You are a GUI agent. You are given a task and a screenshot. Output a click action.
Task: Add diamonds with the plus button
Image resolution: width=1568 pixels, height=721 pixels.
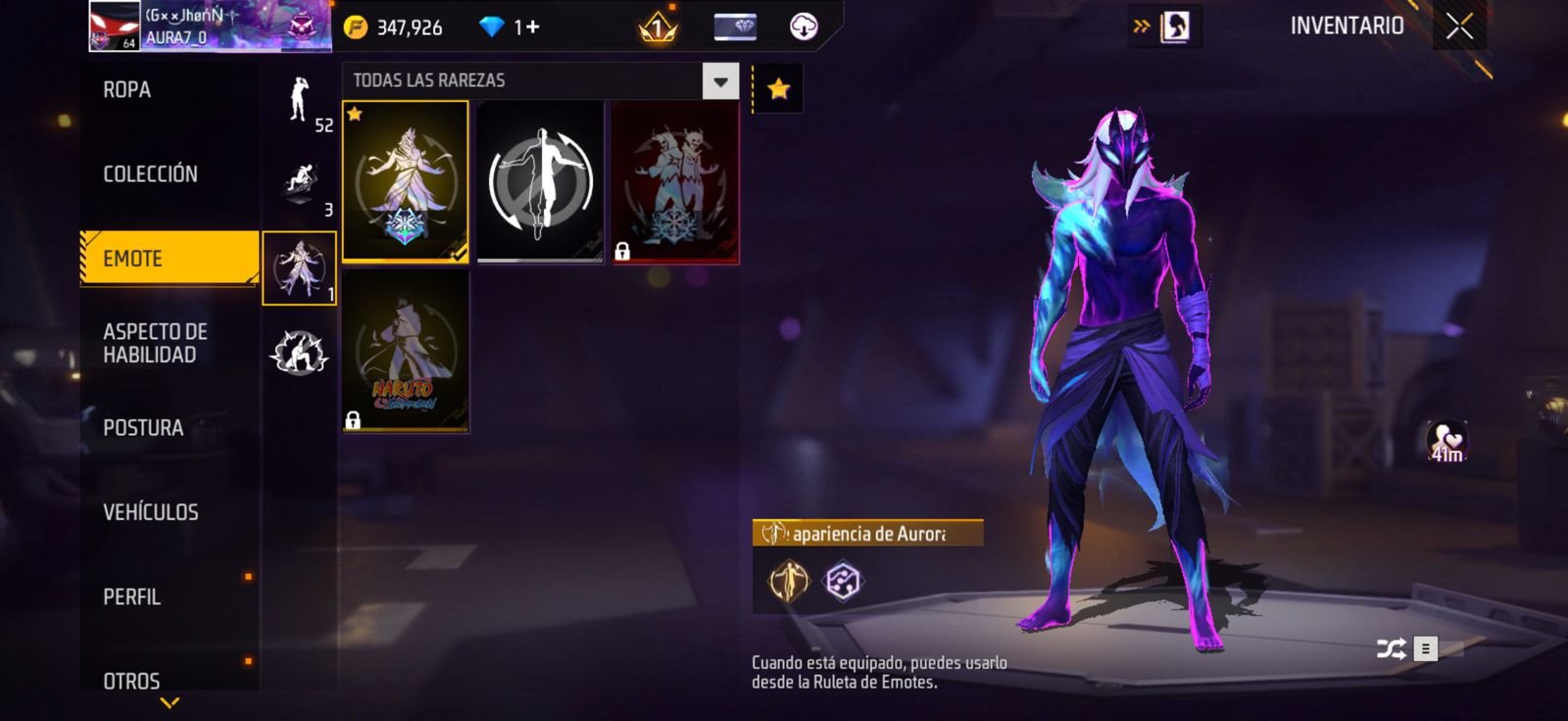(x=532, y=27)
